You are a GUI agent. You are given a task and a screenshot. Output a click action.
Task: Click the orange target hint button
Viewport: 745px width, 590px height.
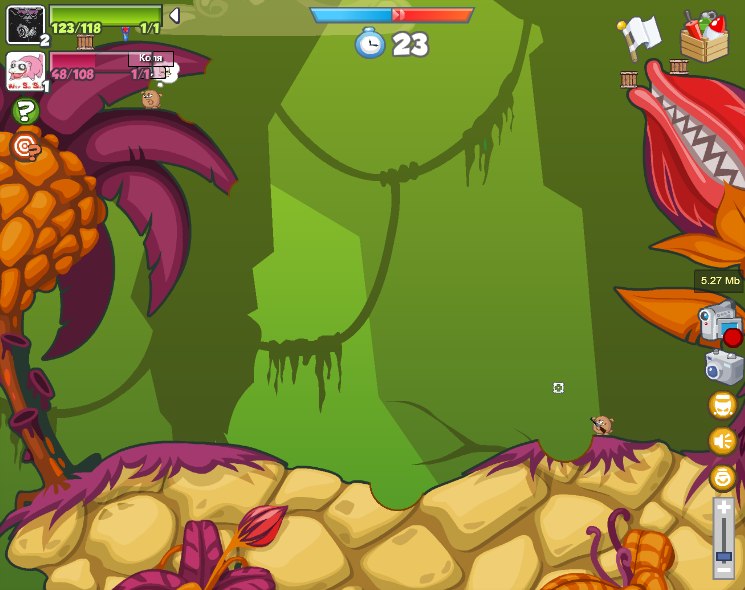coord(25,148)
